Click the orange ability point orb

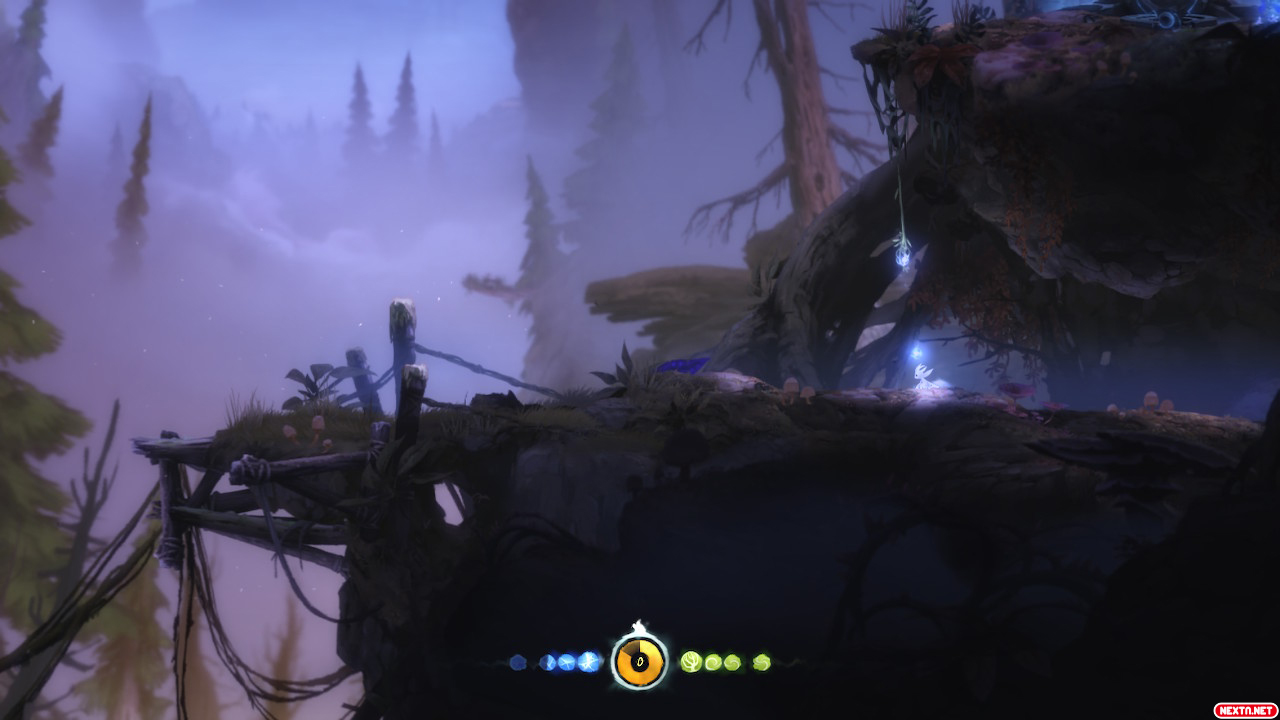pos(639,661)
